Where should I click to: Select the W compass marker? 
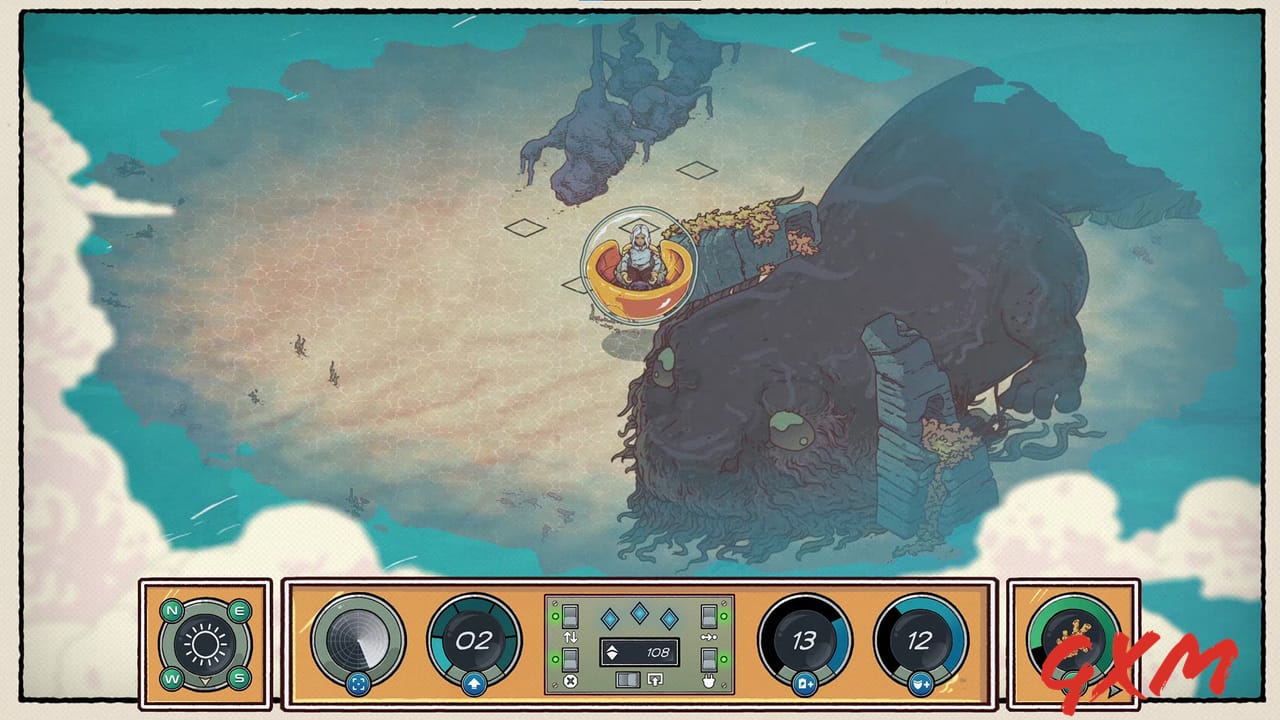172,678
